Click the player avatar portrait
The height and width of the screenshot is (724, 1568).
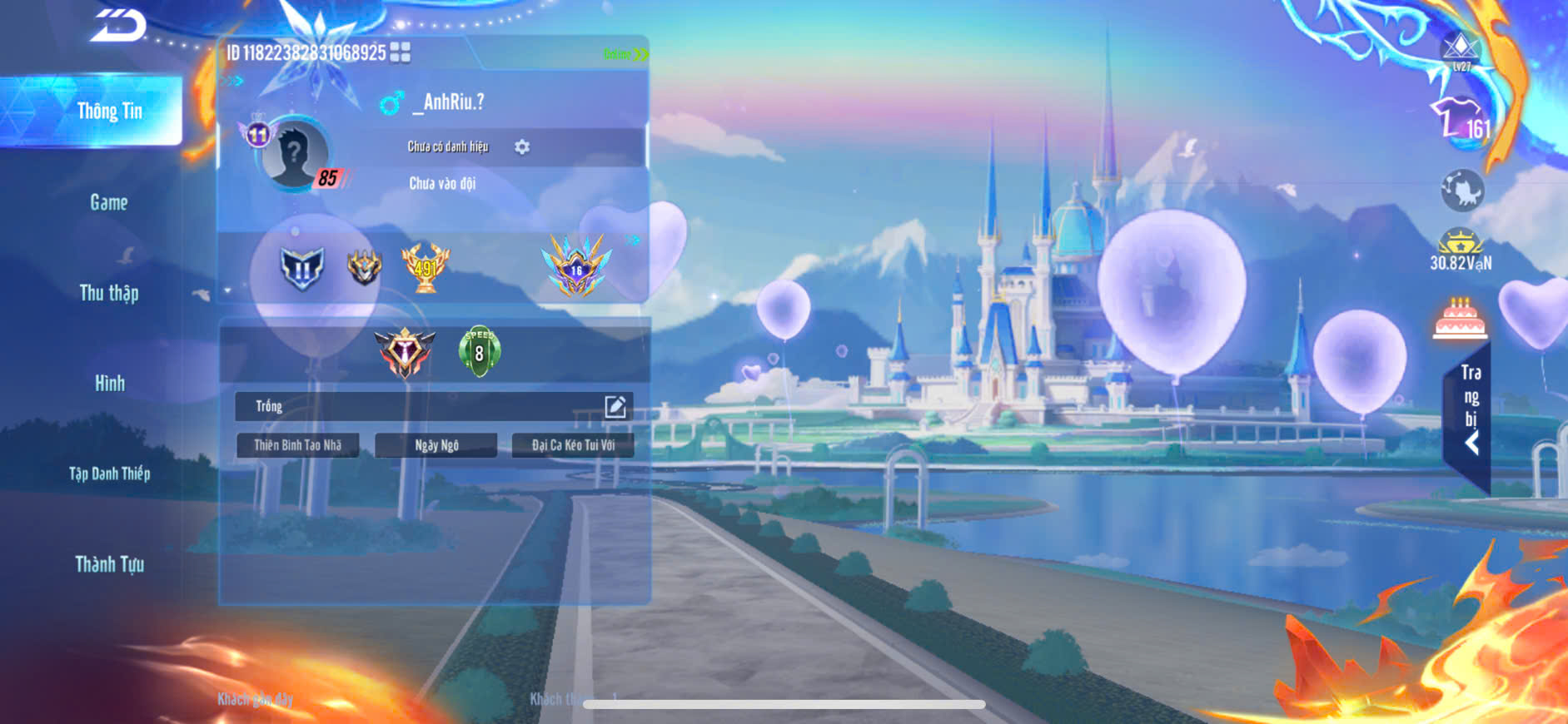(294, 155)
